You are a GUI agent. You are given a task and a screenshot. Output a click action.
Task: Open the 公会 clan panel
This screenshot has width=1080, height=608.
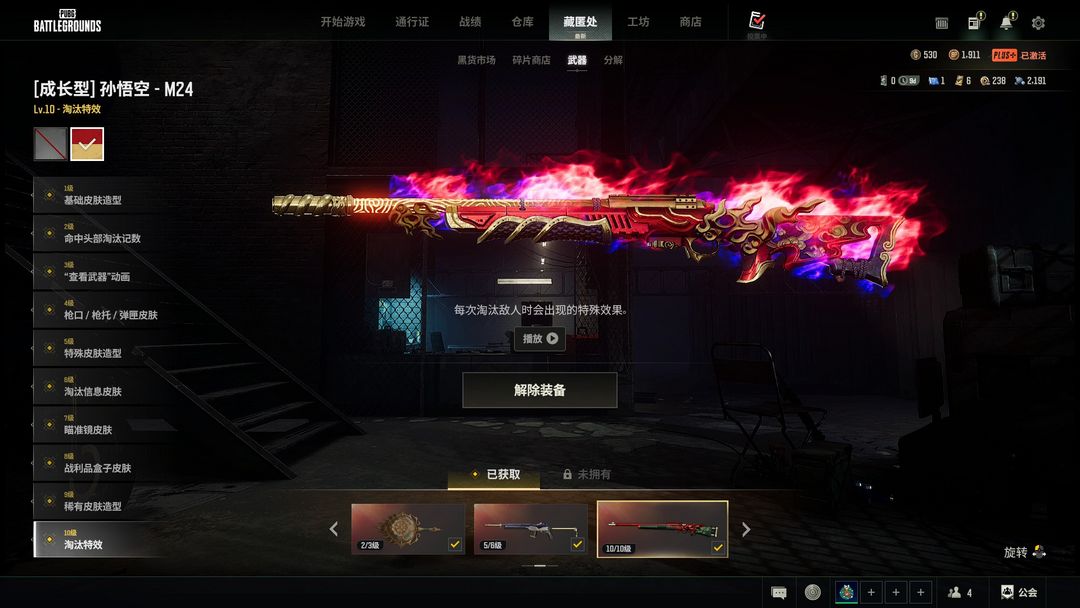coord(1018,592)
